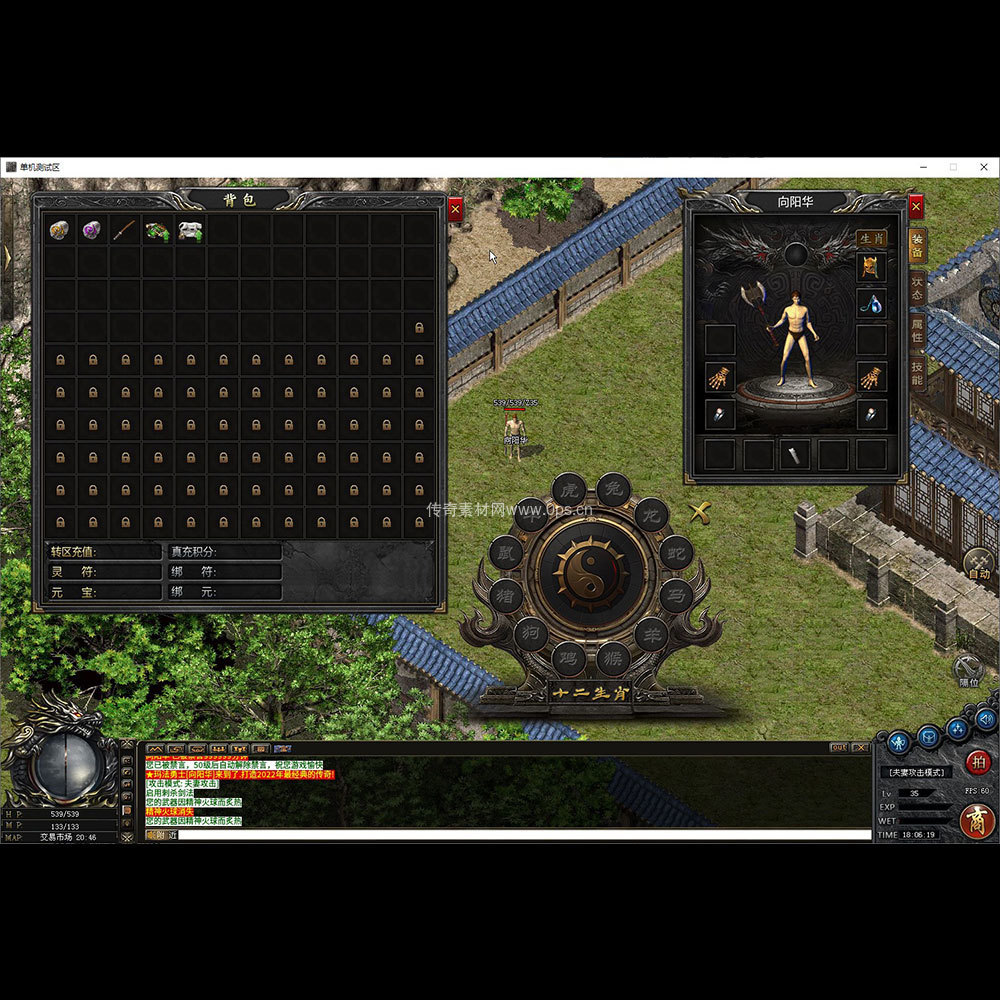This screenshot has height=1000, width=1000.
Task: Close the 向阳华 character panel
Action: click(916, 208)
